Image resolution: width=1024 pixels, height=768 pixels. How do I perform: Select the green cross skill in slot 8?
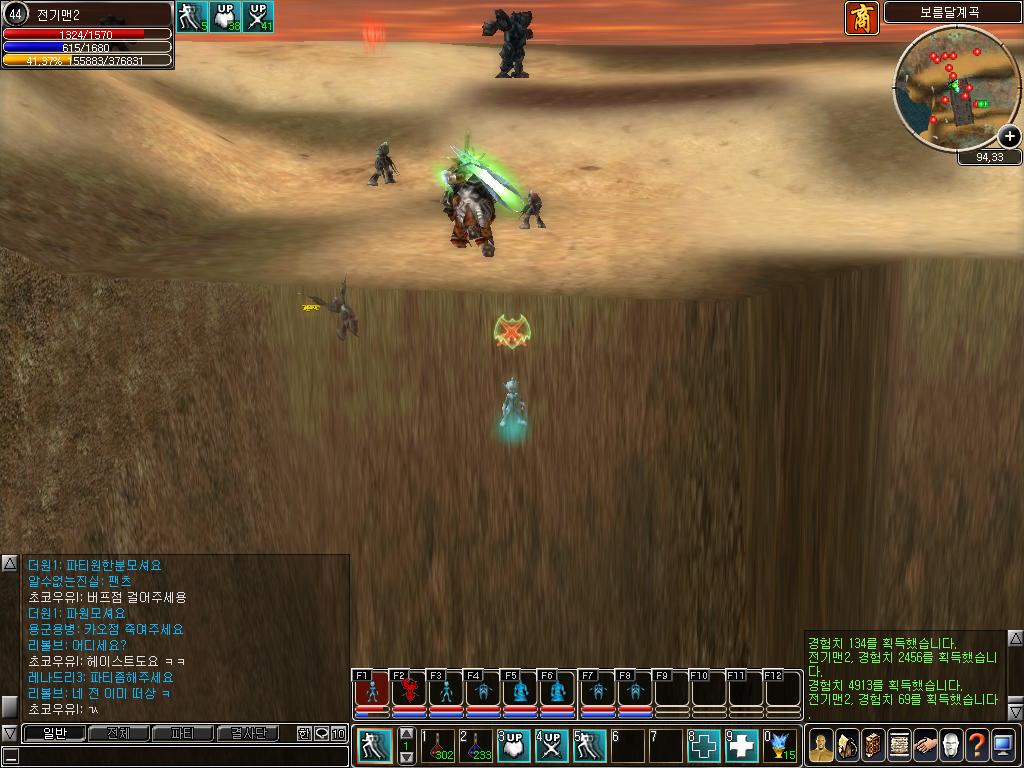704,746
